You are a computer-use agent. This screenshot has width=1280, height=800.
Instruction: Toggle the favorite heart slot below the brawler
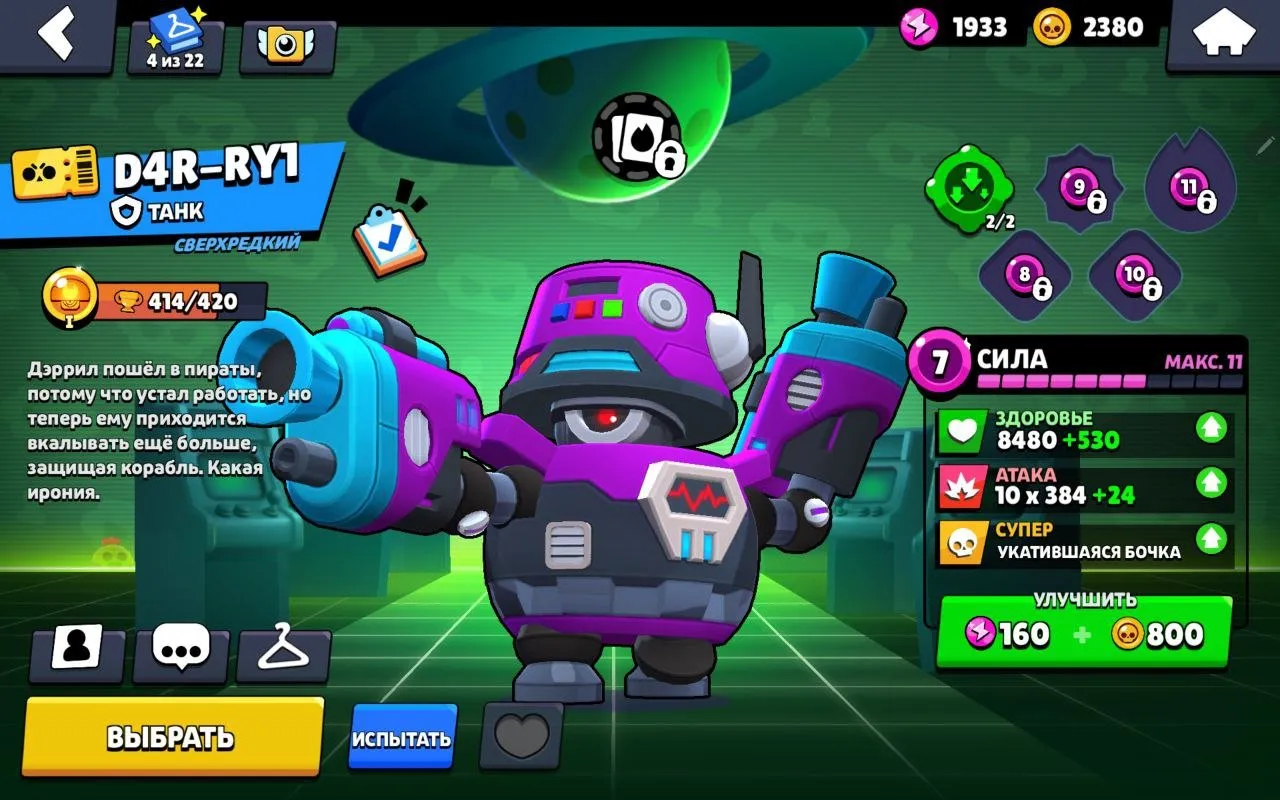pyautogui.click(x=523, y=736)
